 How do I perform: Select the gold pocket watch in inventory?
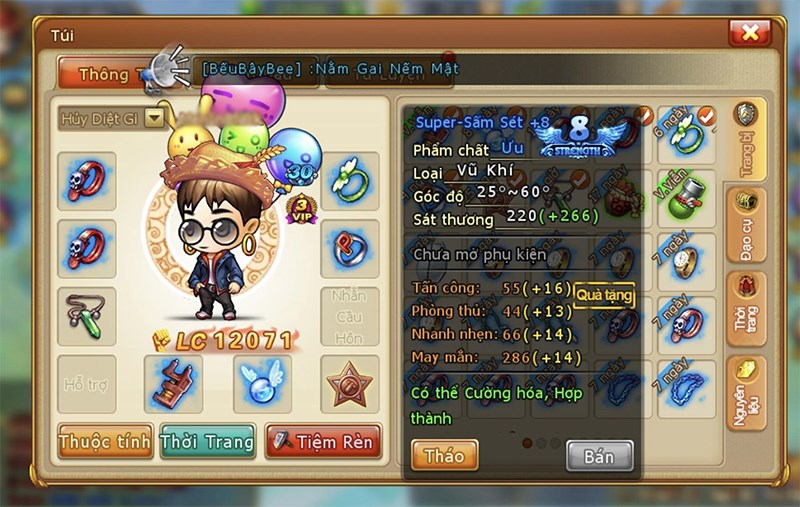tap(686, 263)
